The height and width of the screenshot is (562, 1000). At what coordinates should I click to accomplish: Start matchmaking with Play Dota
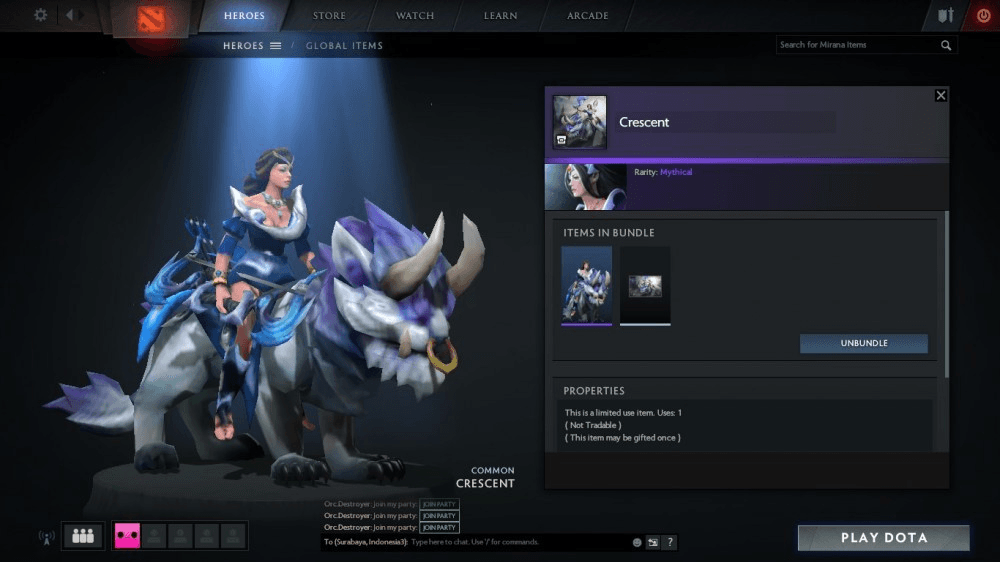pyautogui.click(x=883, y=538)
